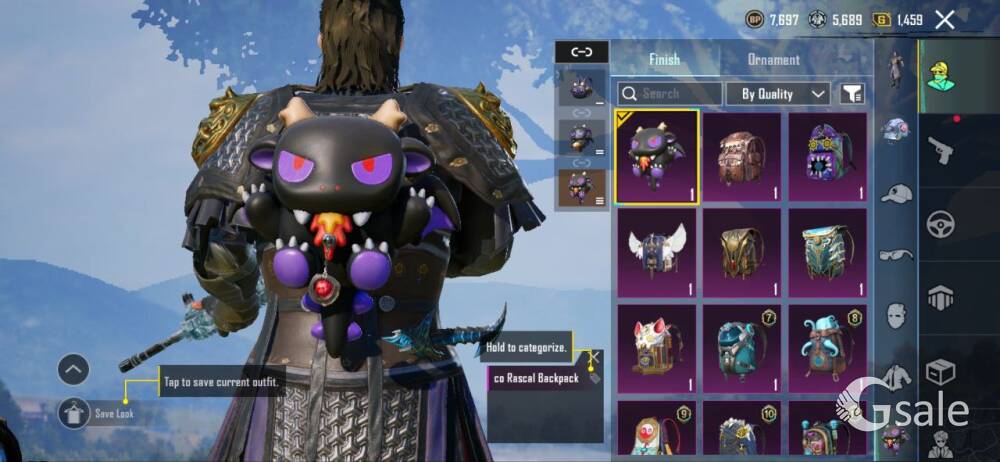Open the Ornament tab
This screenshot has width=1000, height=462.
point(774,59)
